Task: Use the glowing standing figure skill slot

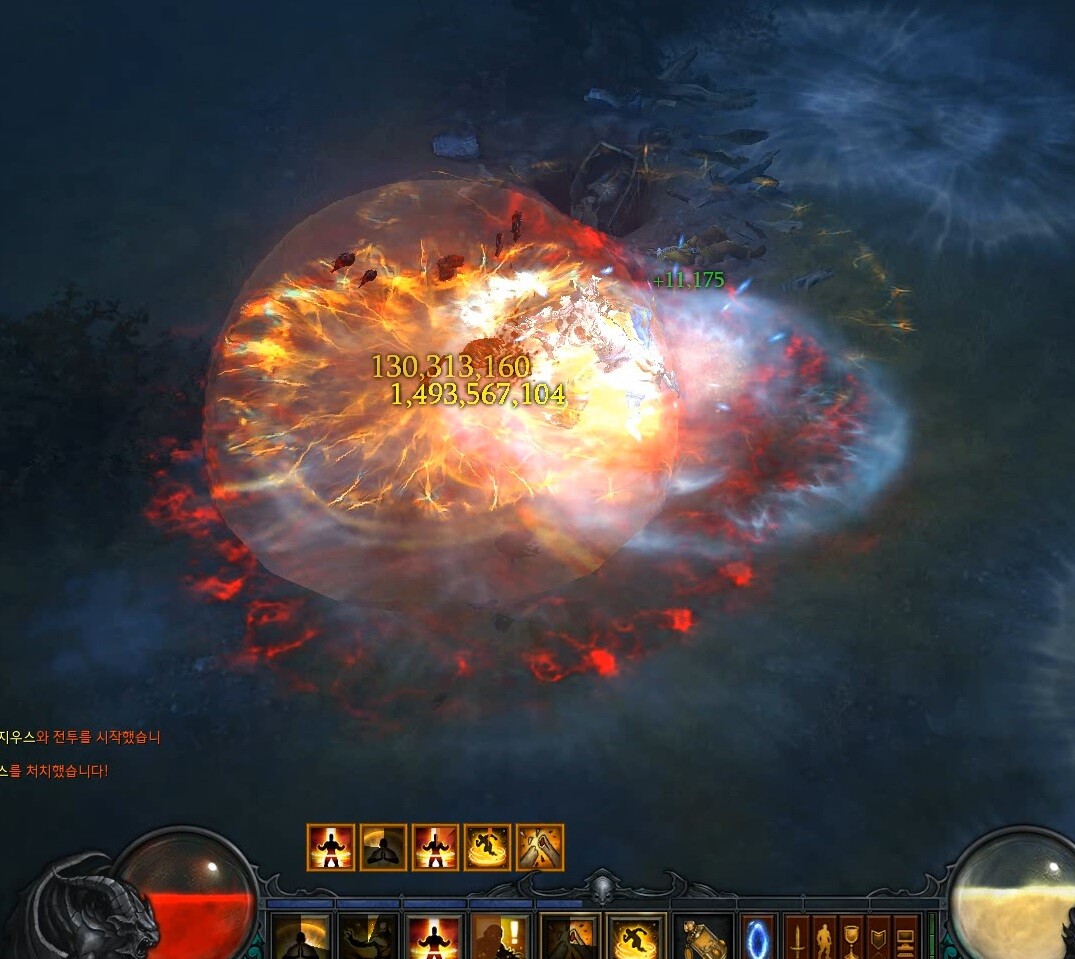Action: (x=435, y=938)
